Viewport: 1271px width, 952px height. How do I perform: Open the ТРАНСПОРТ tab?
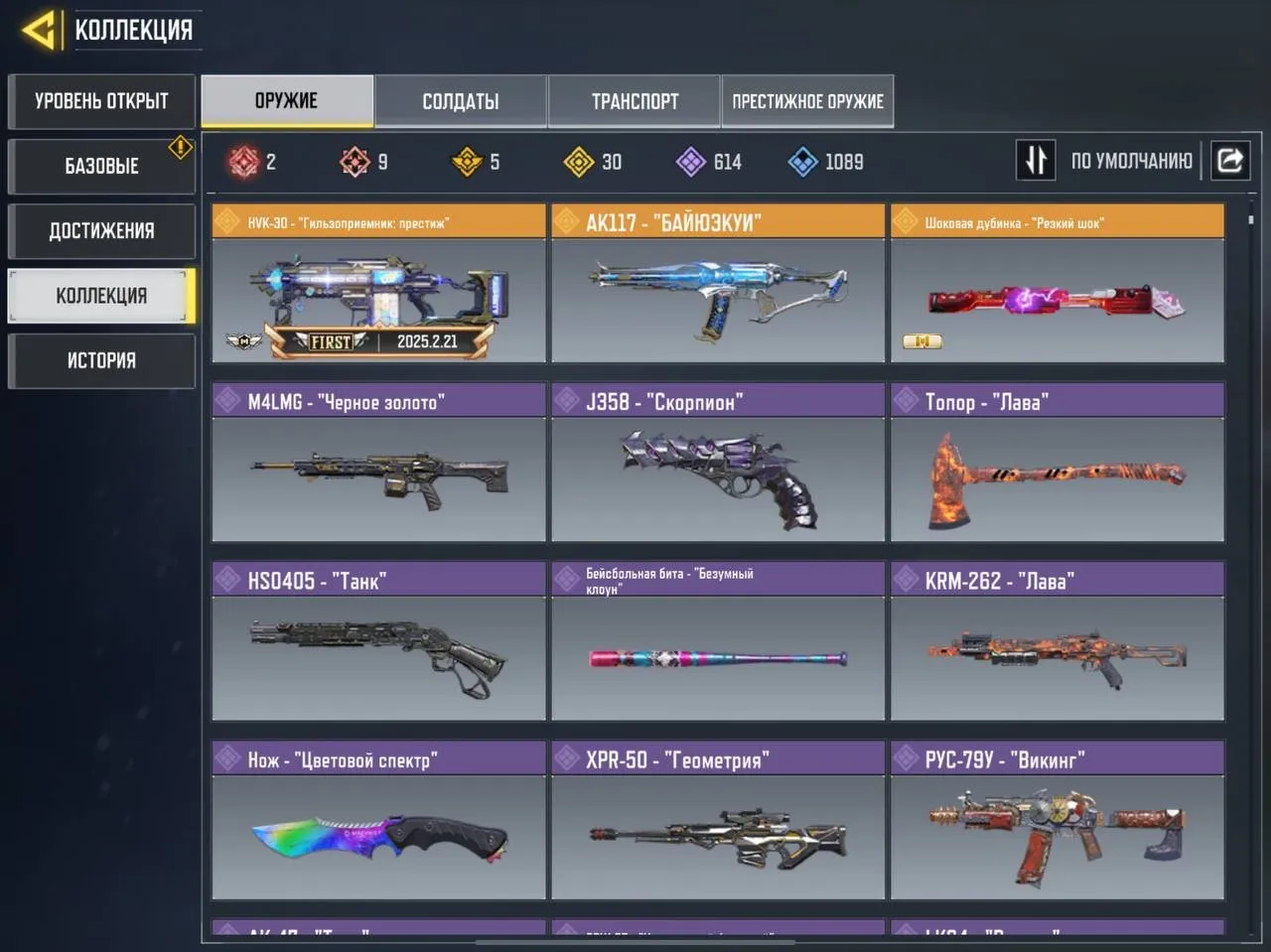(634, 100)
